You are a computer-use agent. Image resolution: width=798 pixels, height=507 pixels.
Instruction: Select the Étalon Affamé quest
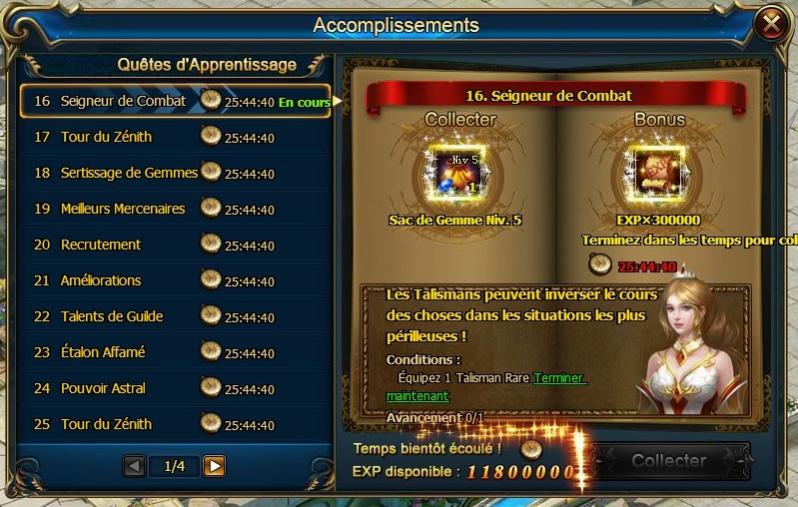(103, 352)
